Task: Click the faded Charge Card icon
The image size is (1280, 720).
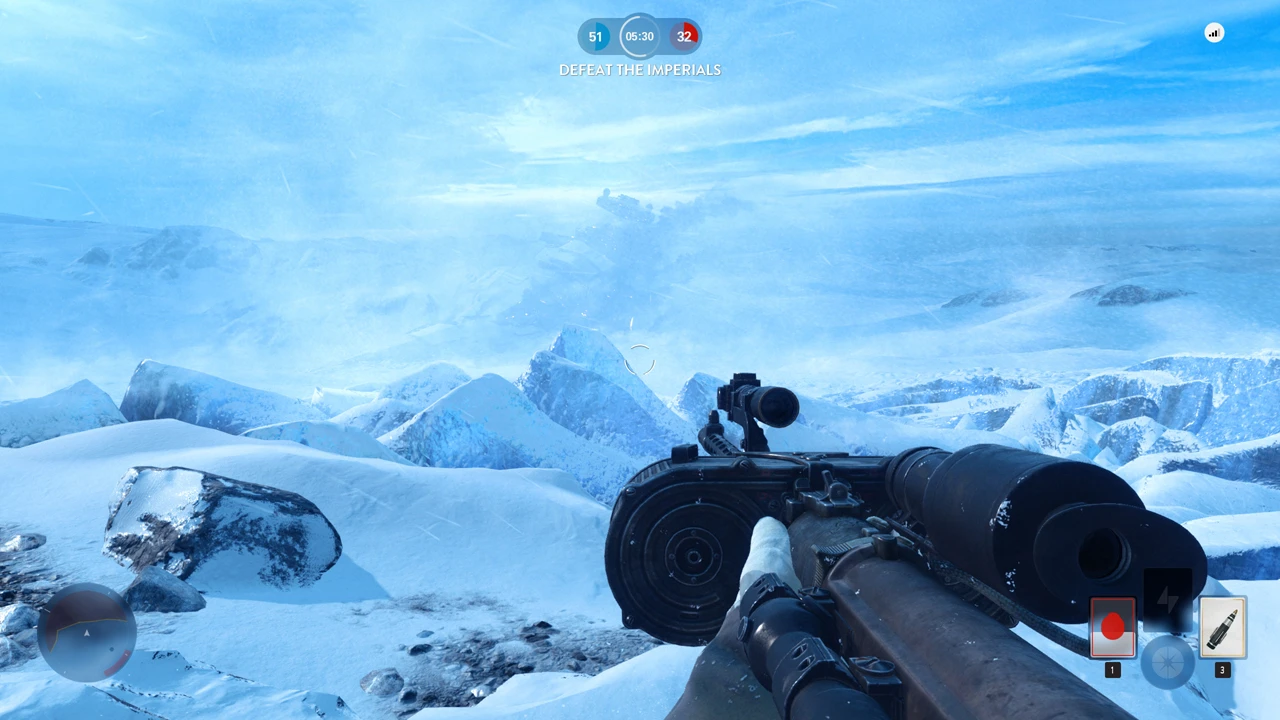Action: pyautogui.click(x=1168, y=600)
